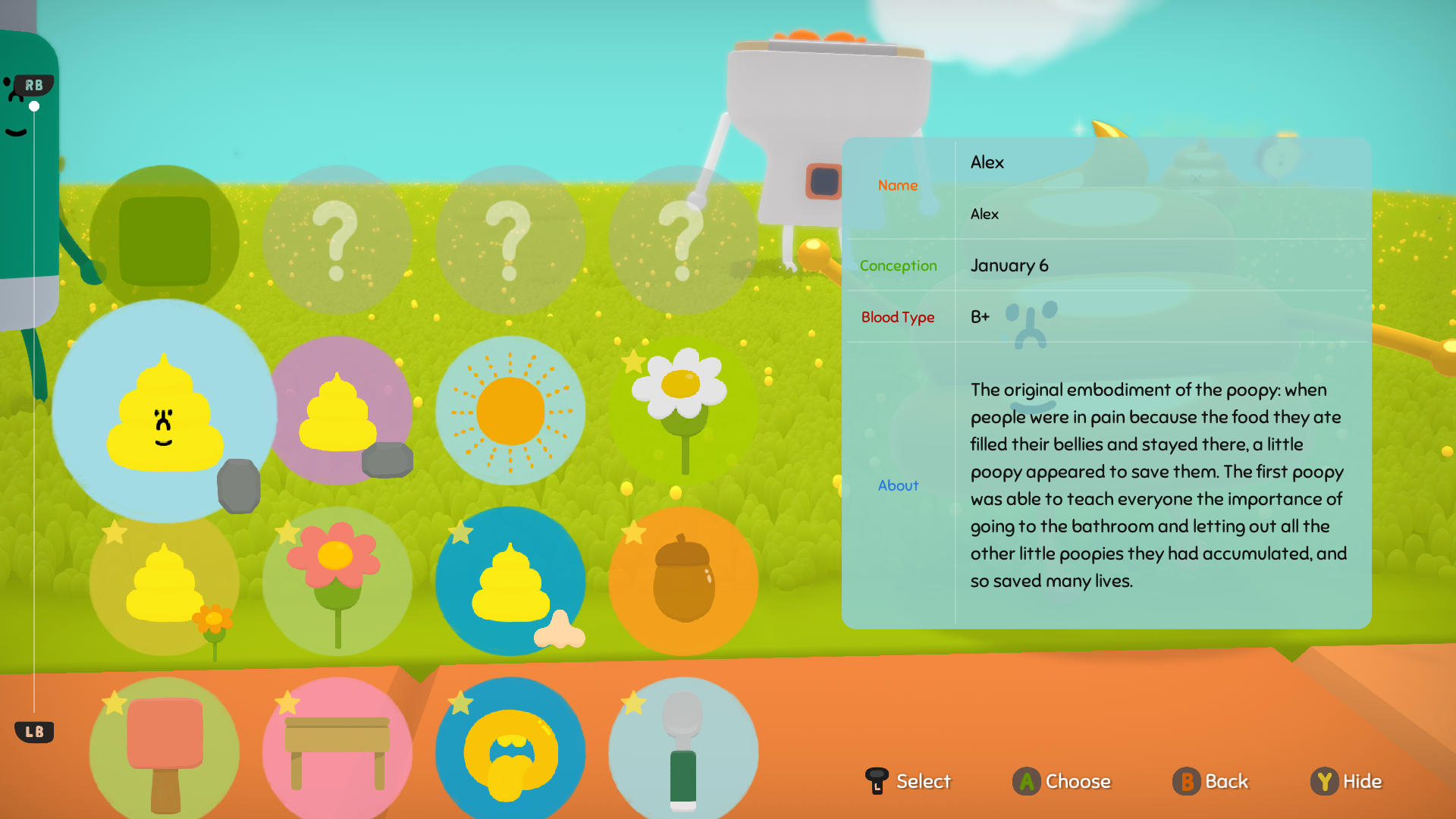Pick the pink flower character tile

pos(337,582)
